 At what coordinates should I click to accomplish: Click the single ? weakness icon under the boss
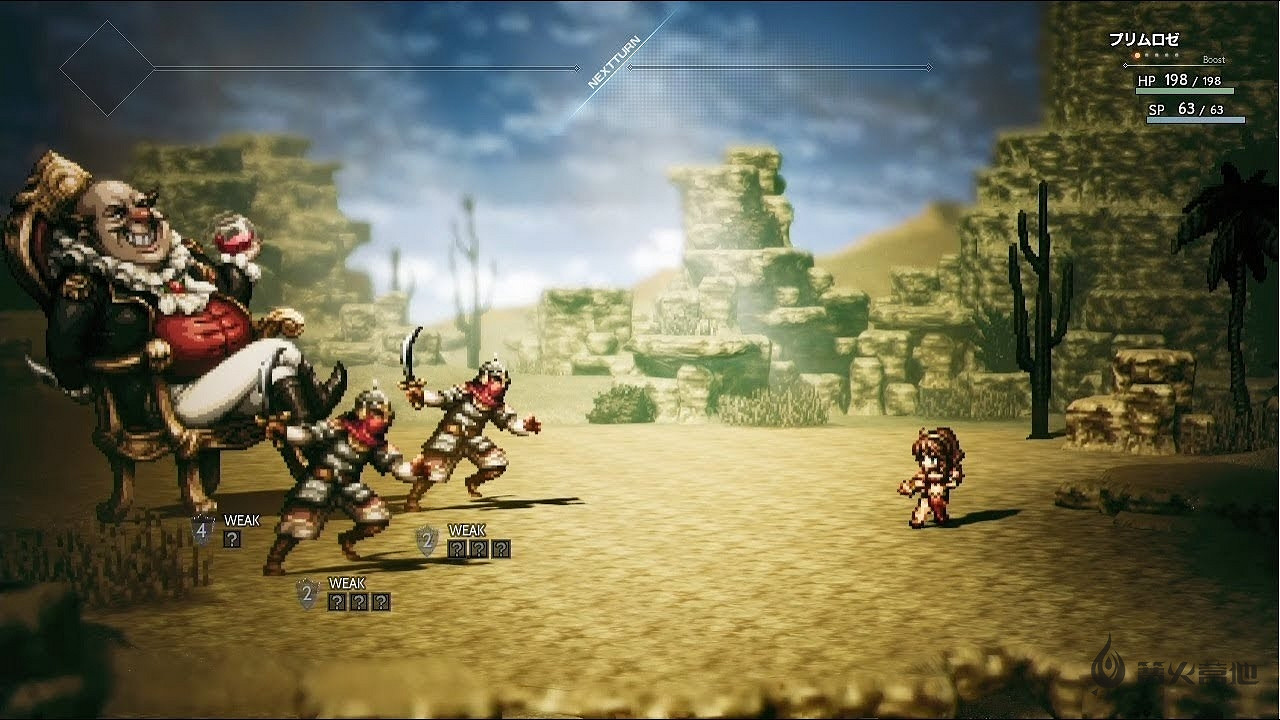click(x=232, y=540)
